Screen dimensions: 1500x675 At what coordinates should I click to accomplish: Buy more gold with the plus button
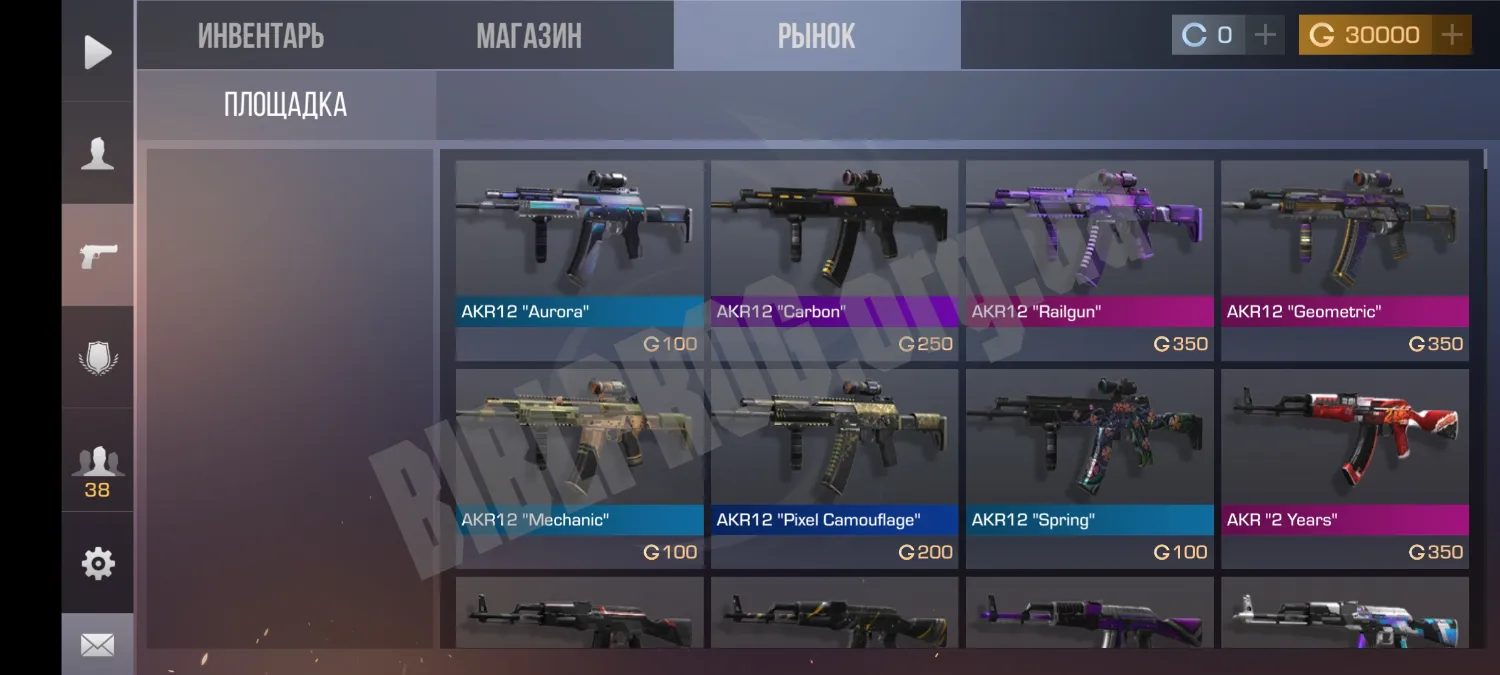point(1452,35)
